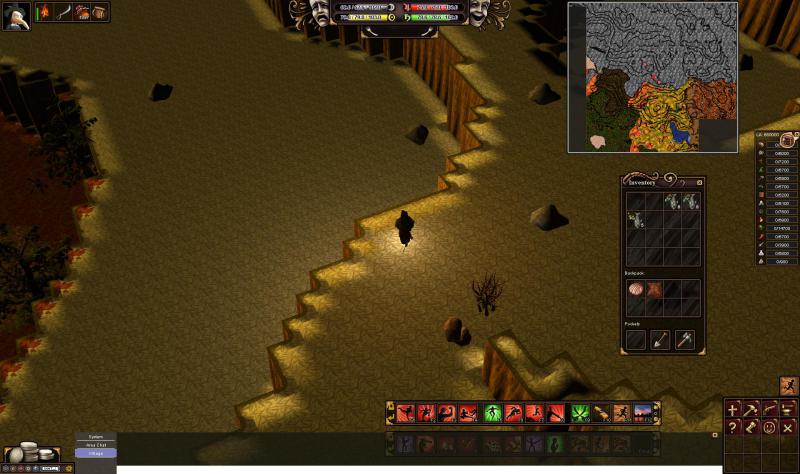
Task: Toggle the running figure button
Action: coord(788,385)
